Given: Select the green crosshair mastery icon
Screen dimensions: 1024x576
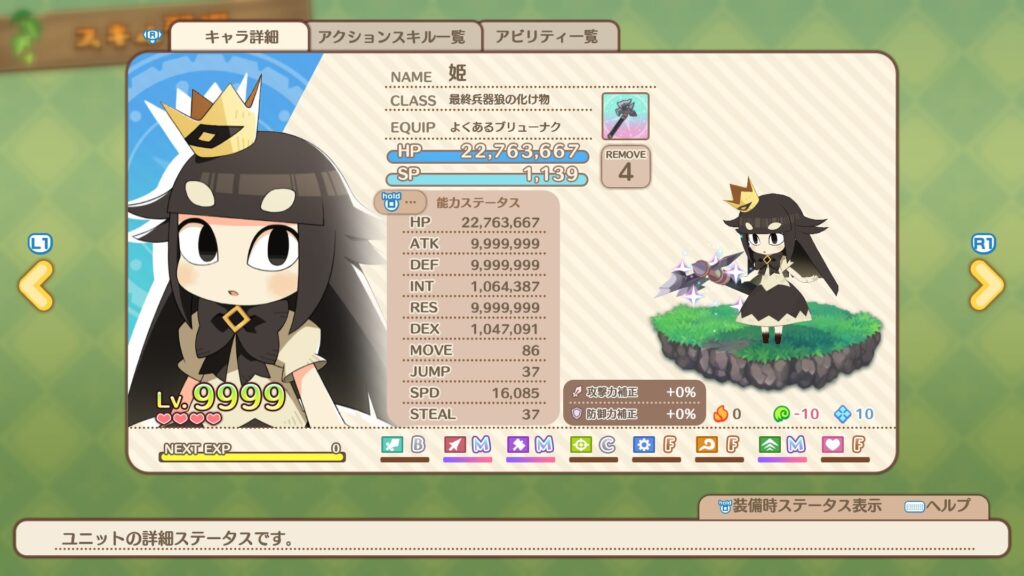Looking at the screenshot, I should (581, 444).
